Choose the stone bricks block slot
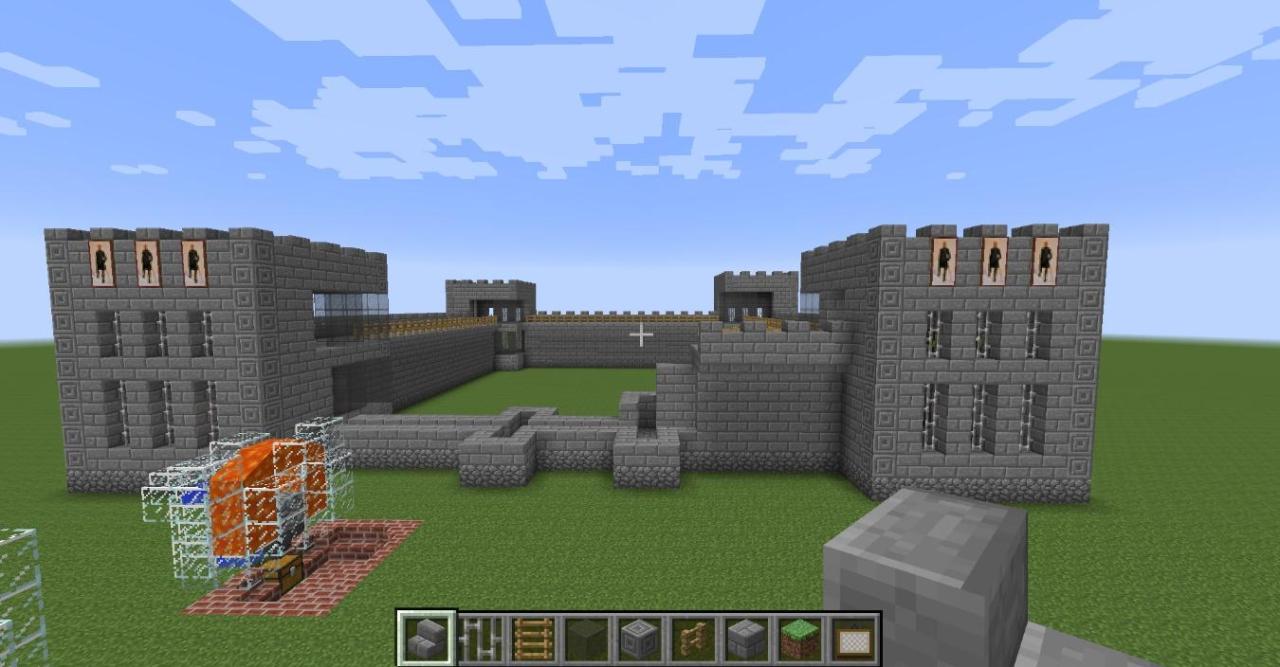Viewport: 1280px width, 667px height. click(x=746, y=638)
